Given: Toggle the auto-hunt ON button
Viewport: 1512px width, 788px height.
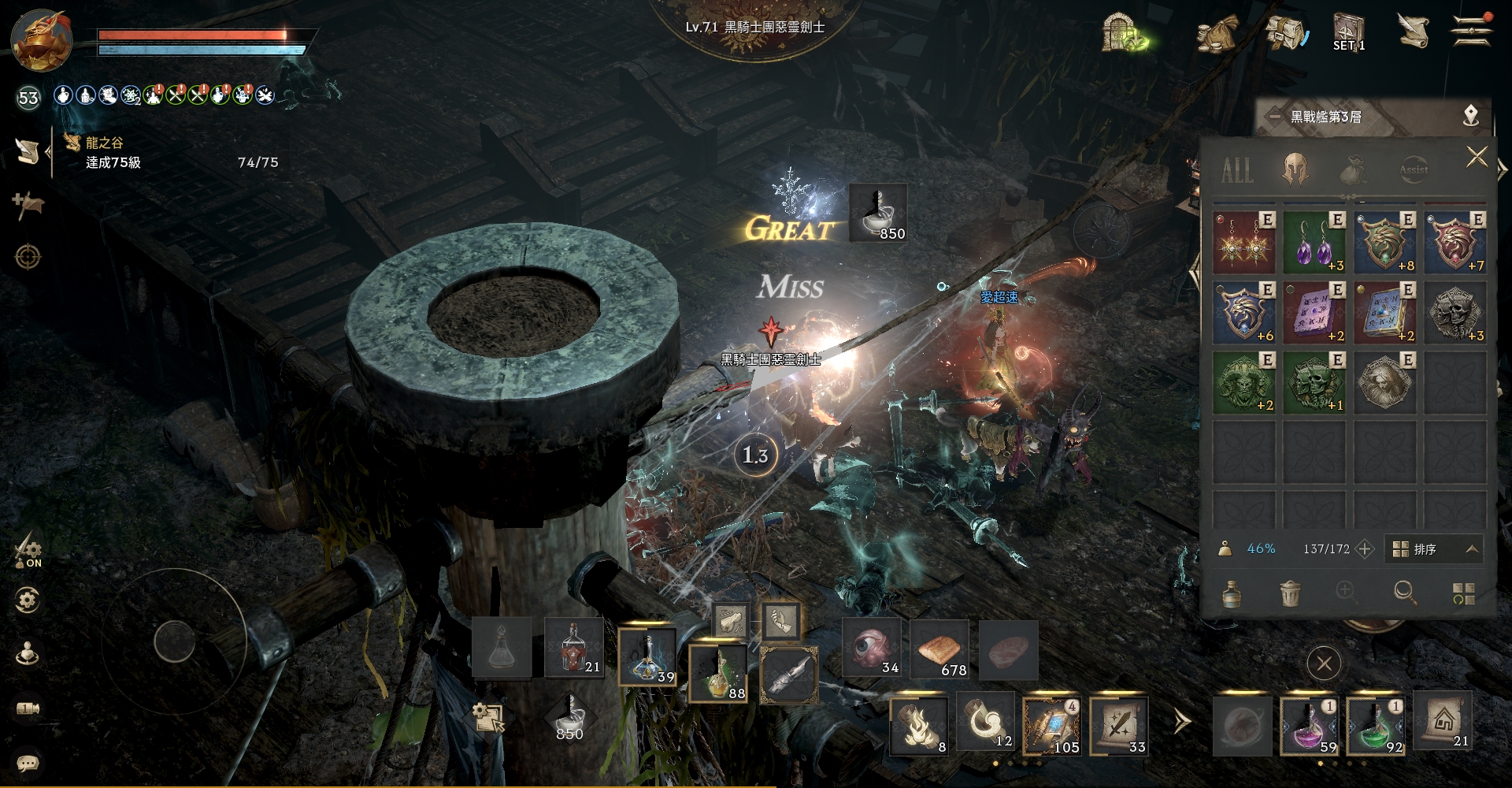Looking at the screenshot, I should pos(28,549).
